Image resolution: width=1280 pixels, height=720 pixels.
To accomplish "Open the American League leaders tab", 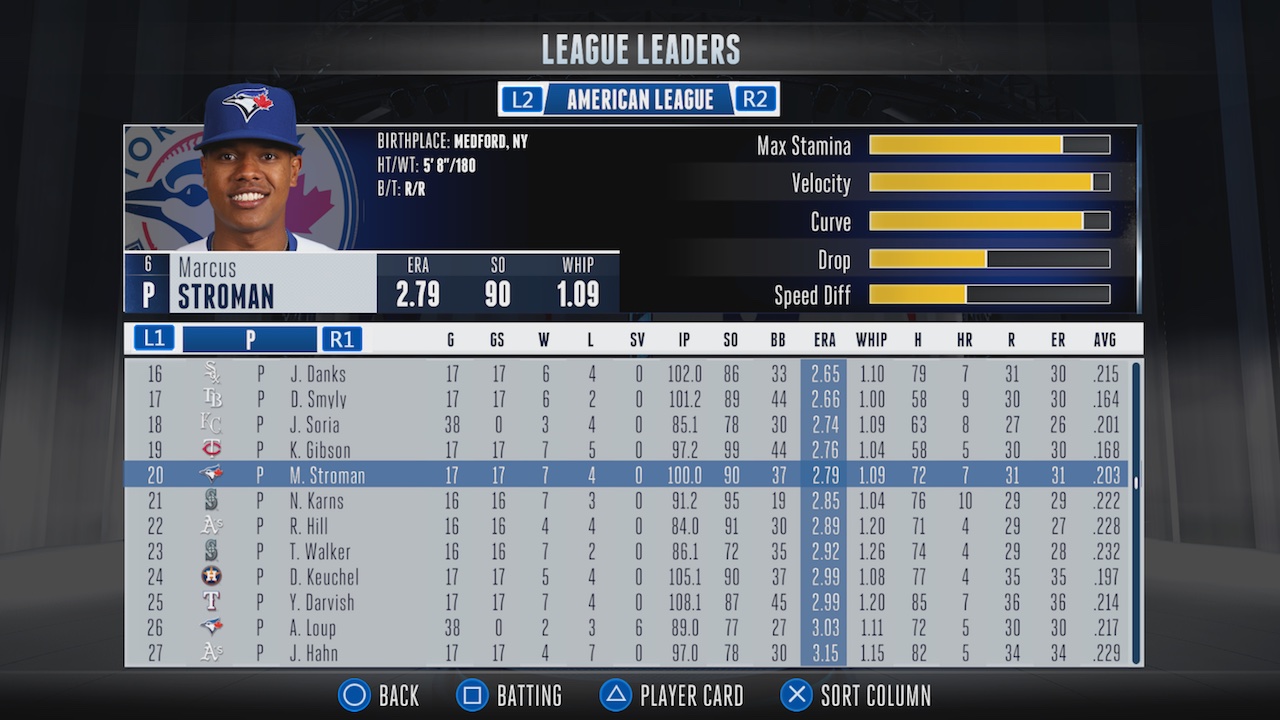I will pos(640,99).
